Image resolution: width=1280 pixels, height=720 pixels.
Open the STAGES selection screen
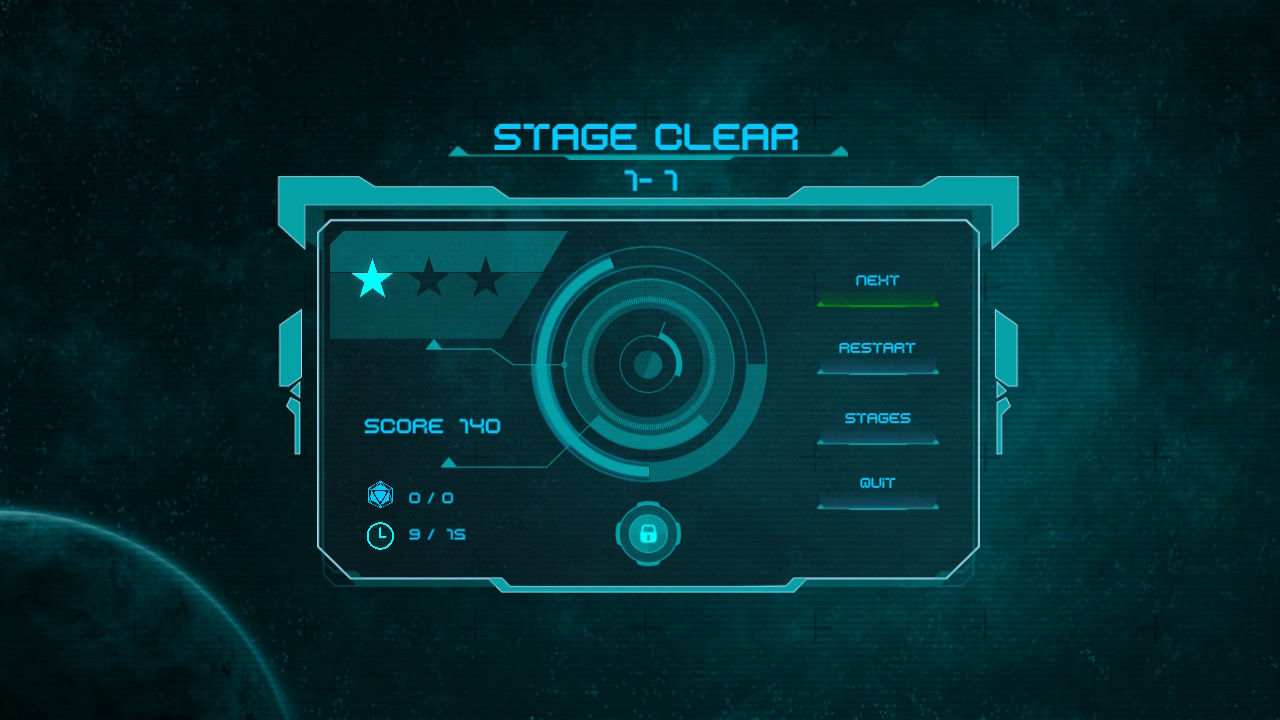tap(877, 417)
